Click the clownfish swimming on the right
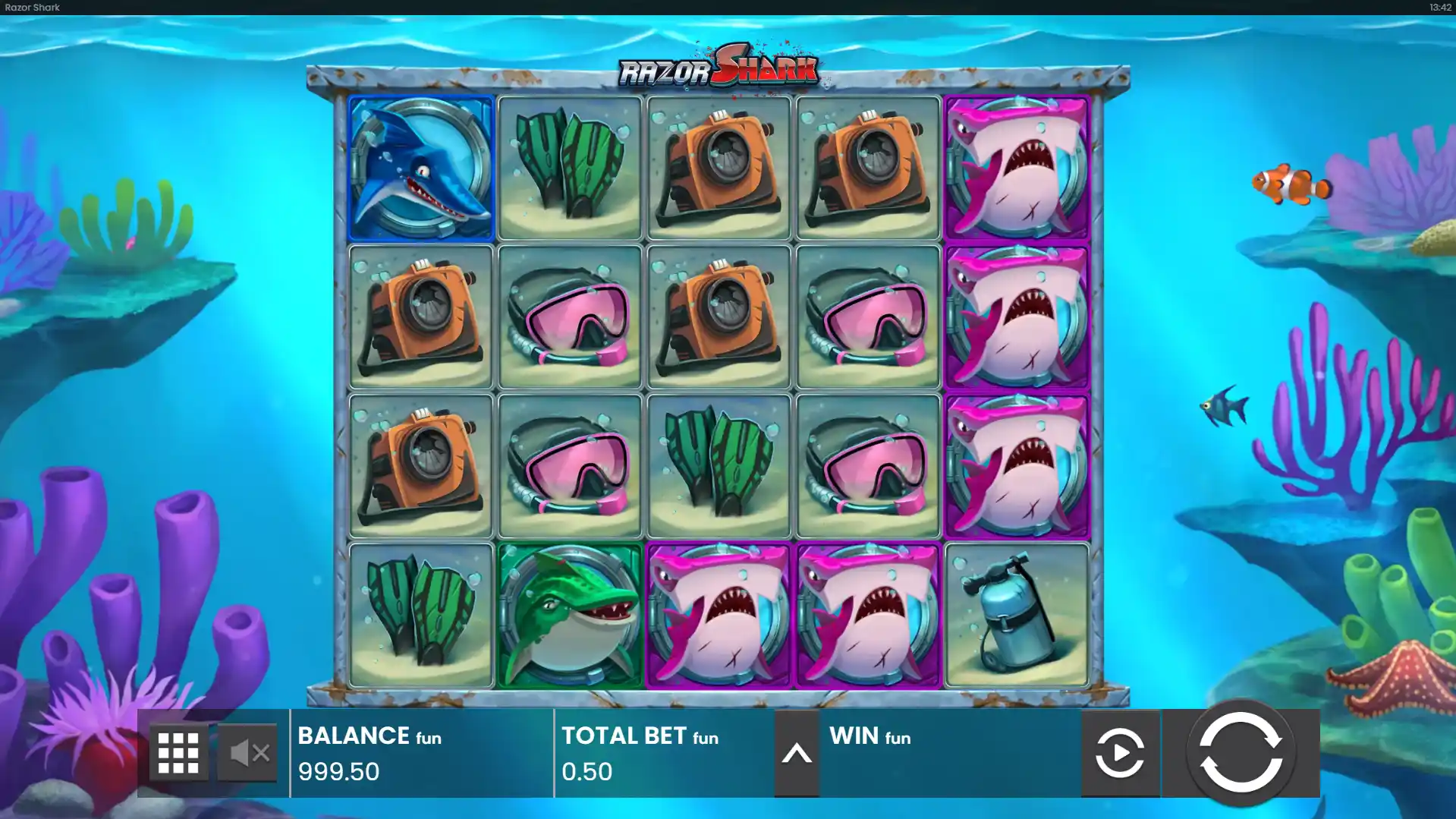The width and height of the screenshot is (1456, 819). 1294,184
